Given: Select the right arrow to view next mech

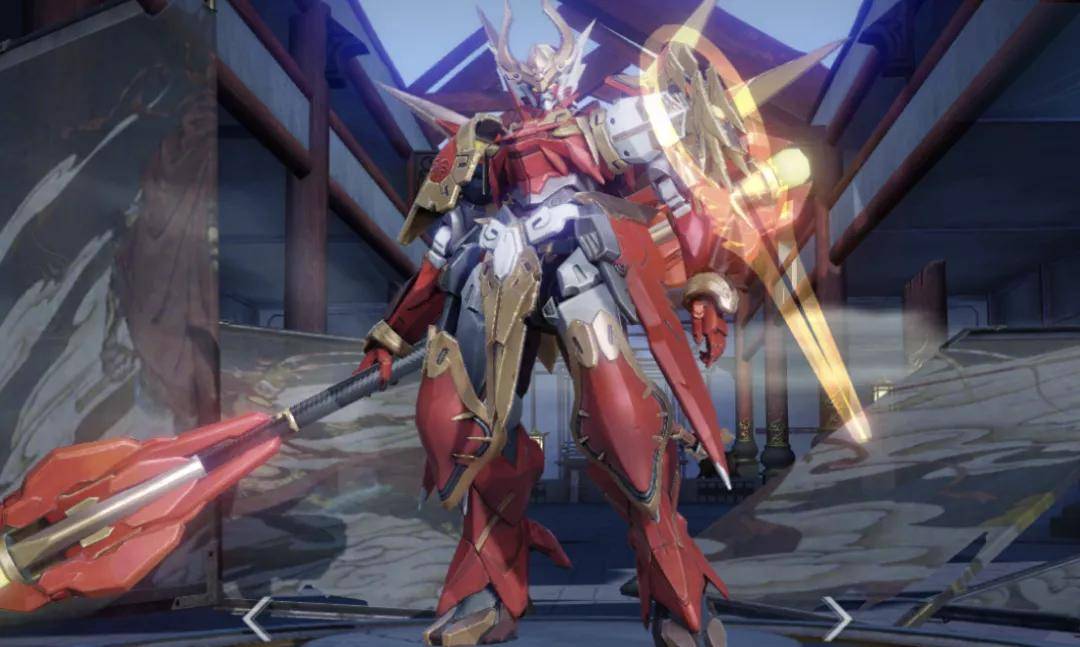Looking at the screenshot, I should tap(835, 618).
